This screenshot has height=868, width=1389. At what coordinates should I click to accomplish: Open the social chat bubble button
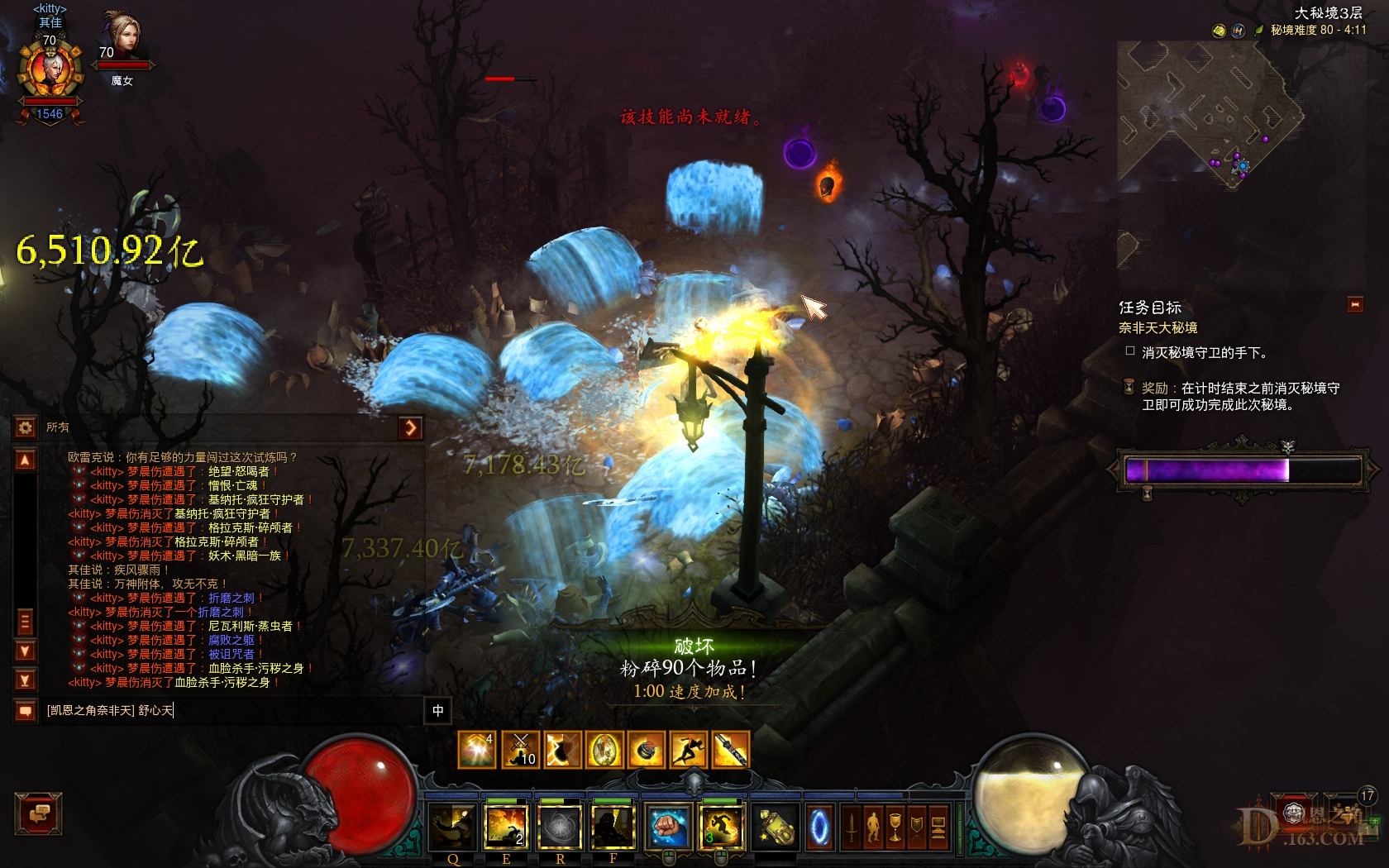(38, 813)
